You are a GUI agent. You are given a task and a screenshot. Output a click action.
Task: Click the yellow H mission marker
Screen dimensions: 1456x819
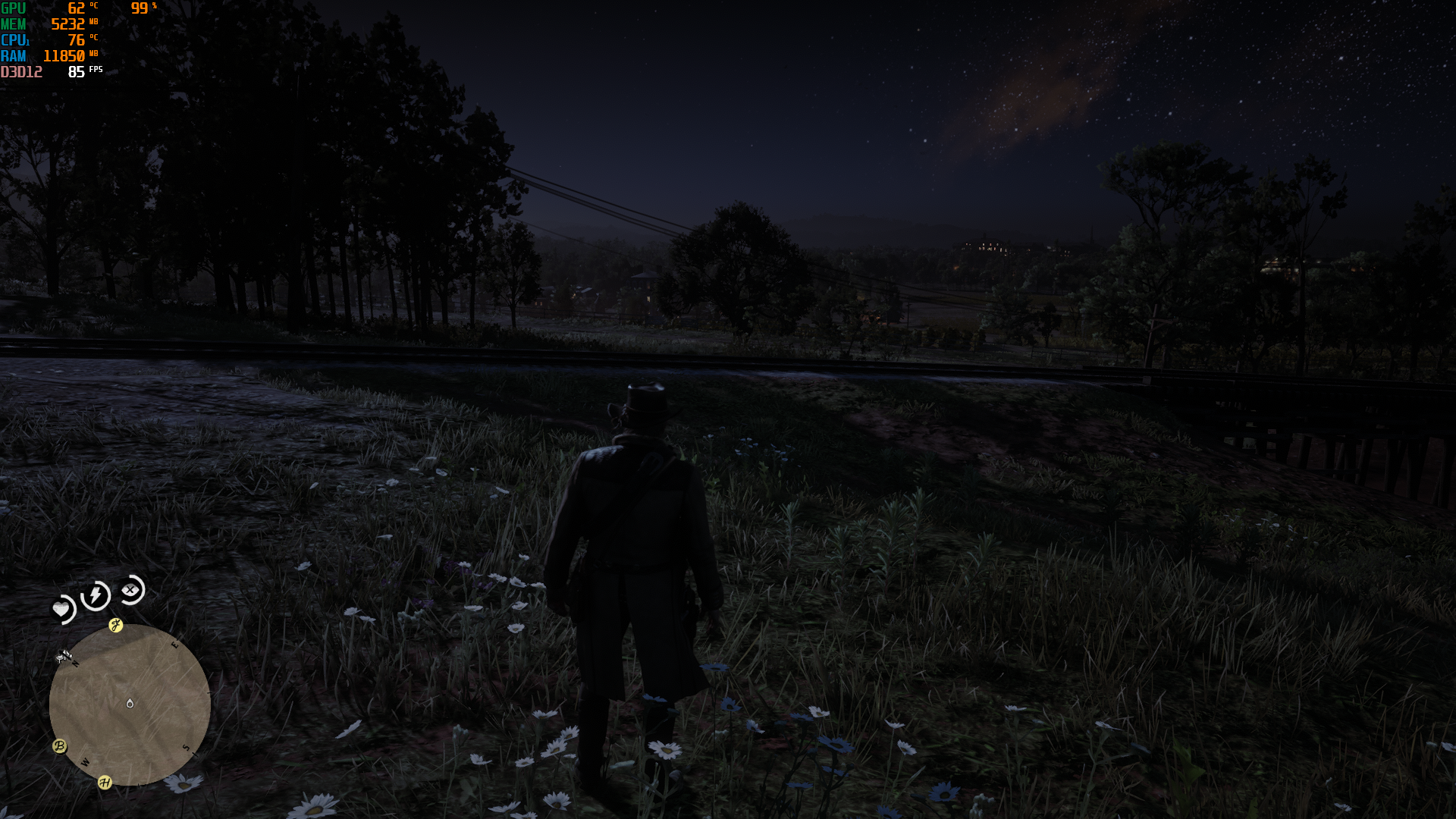pos(105,783)
